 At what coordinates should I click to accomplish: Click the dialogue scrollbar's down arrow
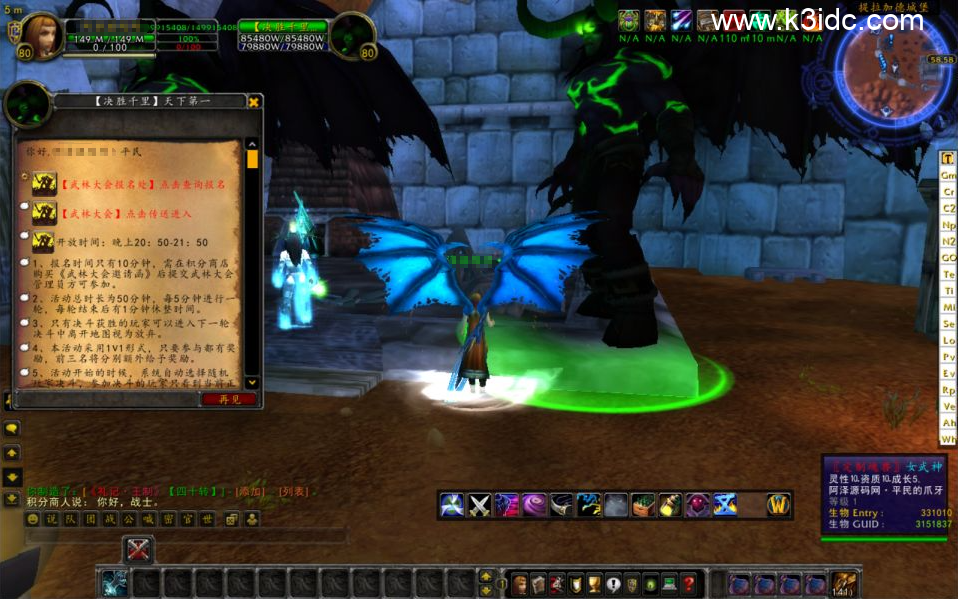[252, 382]
